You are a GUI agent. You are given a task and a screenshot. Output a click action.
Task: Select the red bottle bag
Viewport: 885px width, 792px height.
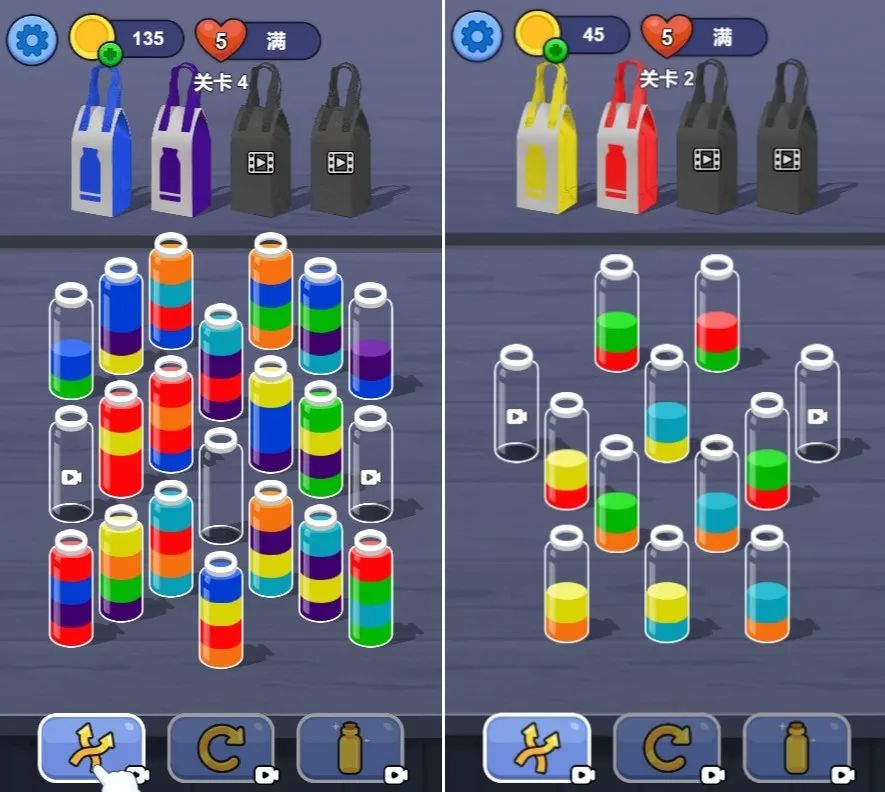pos(627,147)
